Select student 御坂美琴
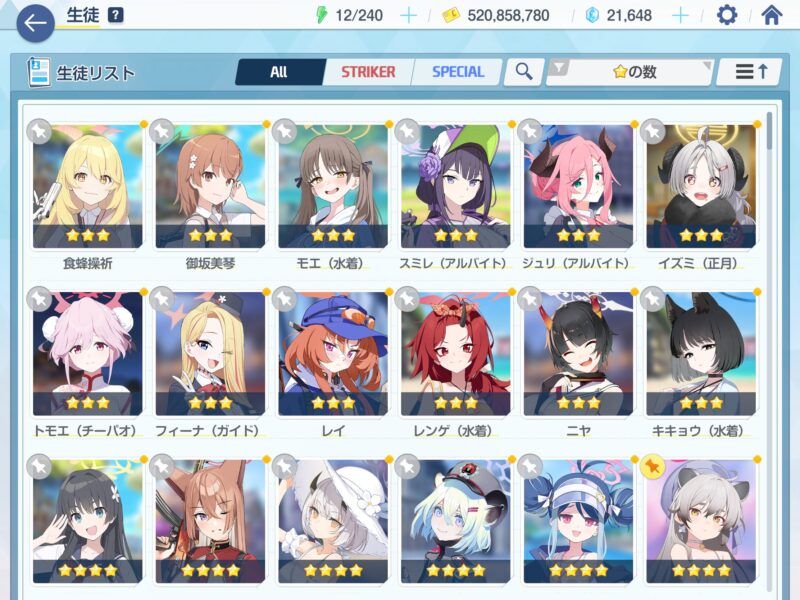 pyautogui.click(x=210, y=187)
